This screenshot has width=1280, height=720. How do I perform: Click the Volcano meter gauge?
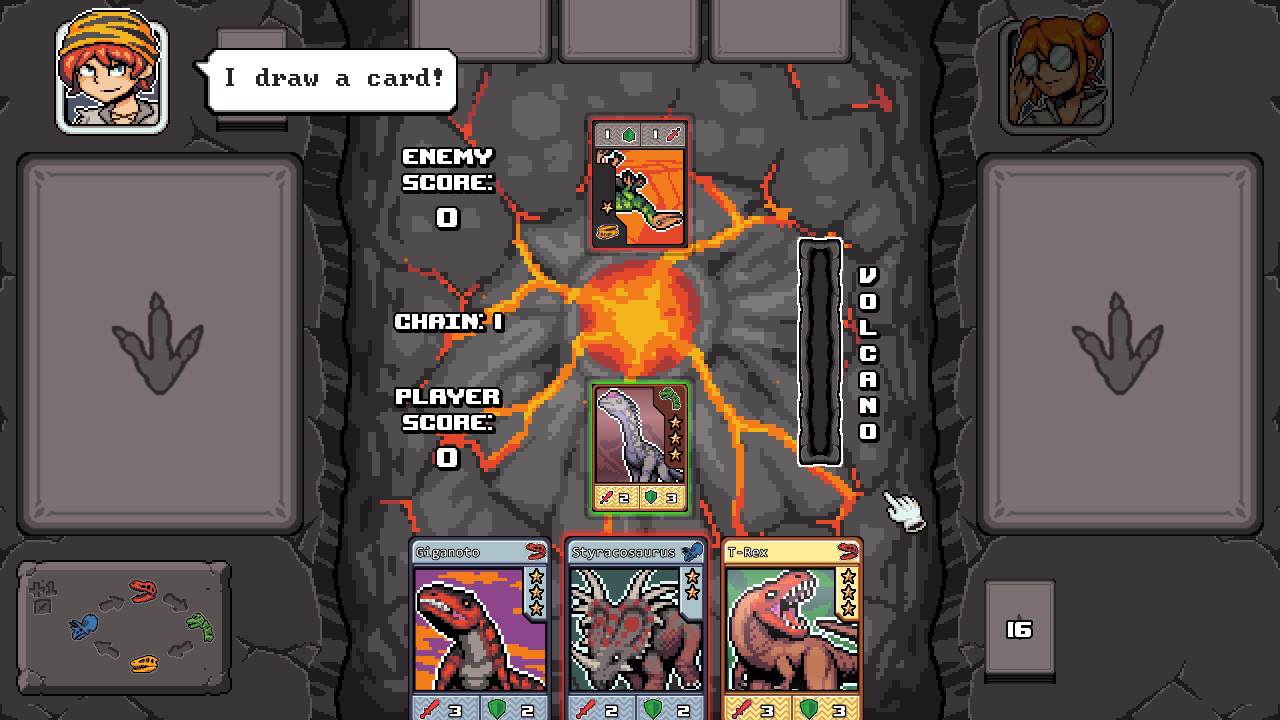[820, 352]
